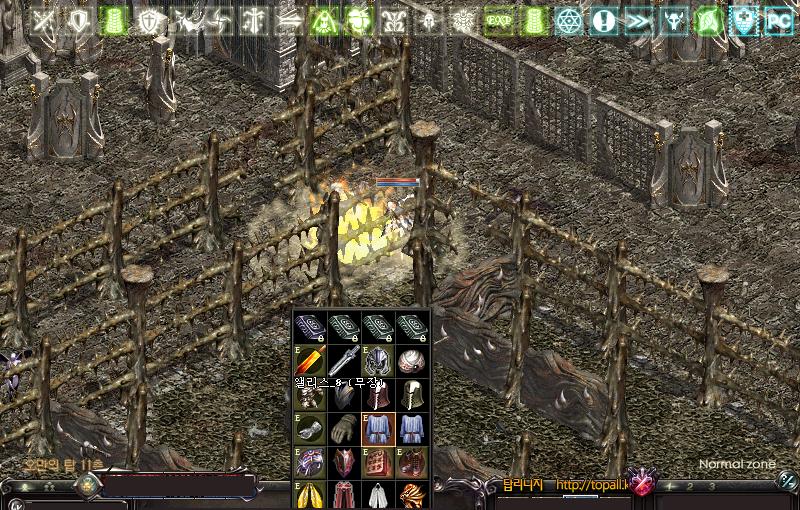The image size is (800, 510).
Task: Select the red spellbook inventory slot
Action: [377, 462]
